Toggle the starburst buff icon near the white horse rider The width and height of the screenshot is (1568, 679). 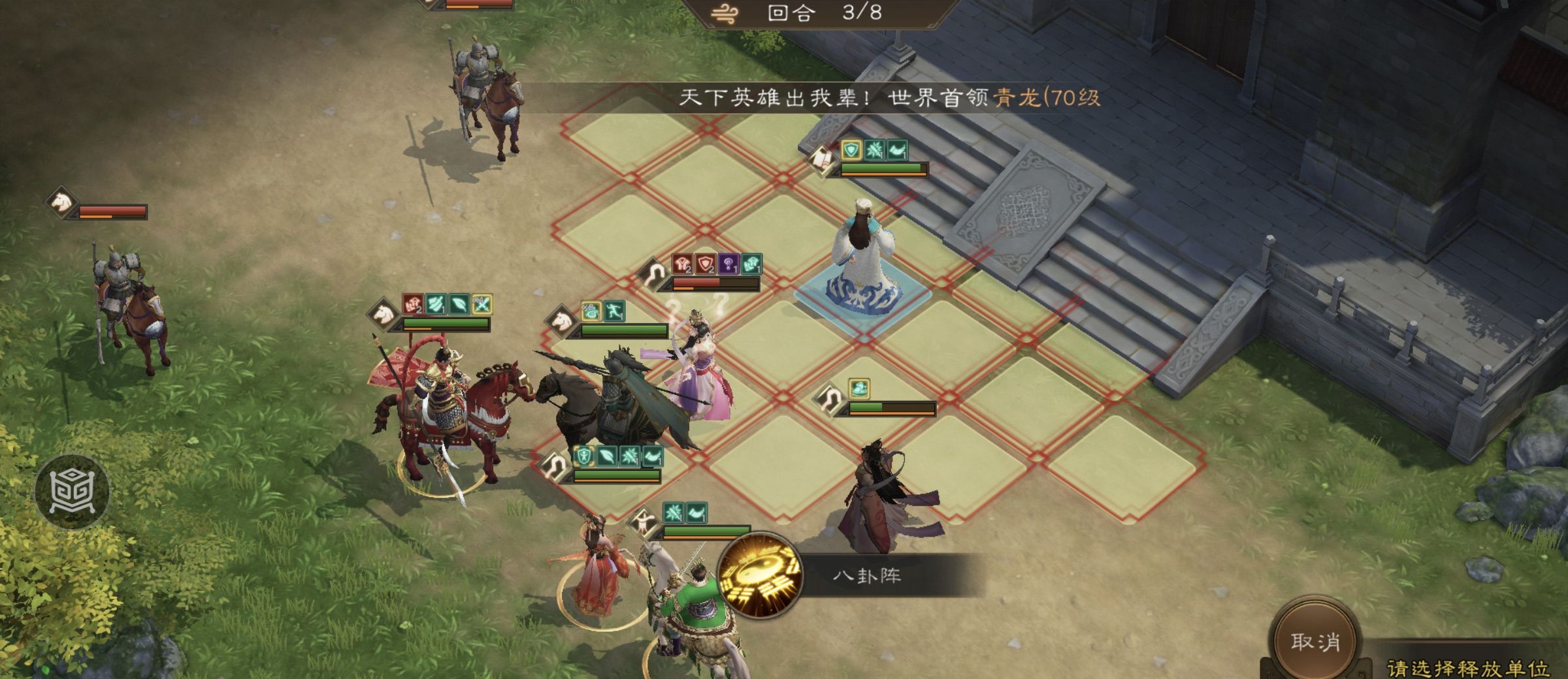pos(674,512)
